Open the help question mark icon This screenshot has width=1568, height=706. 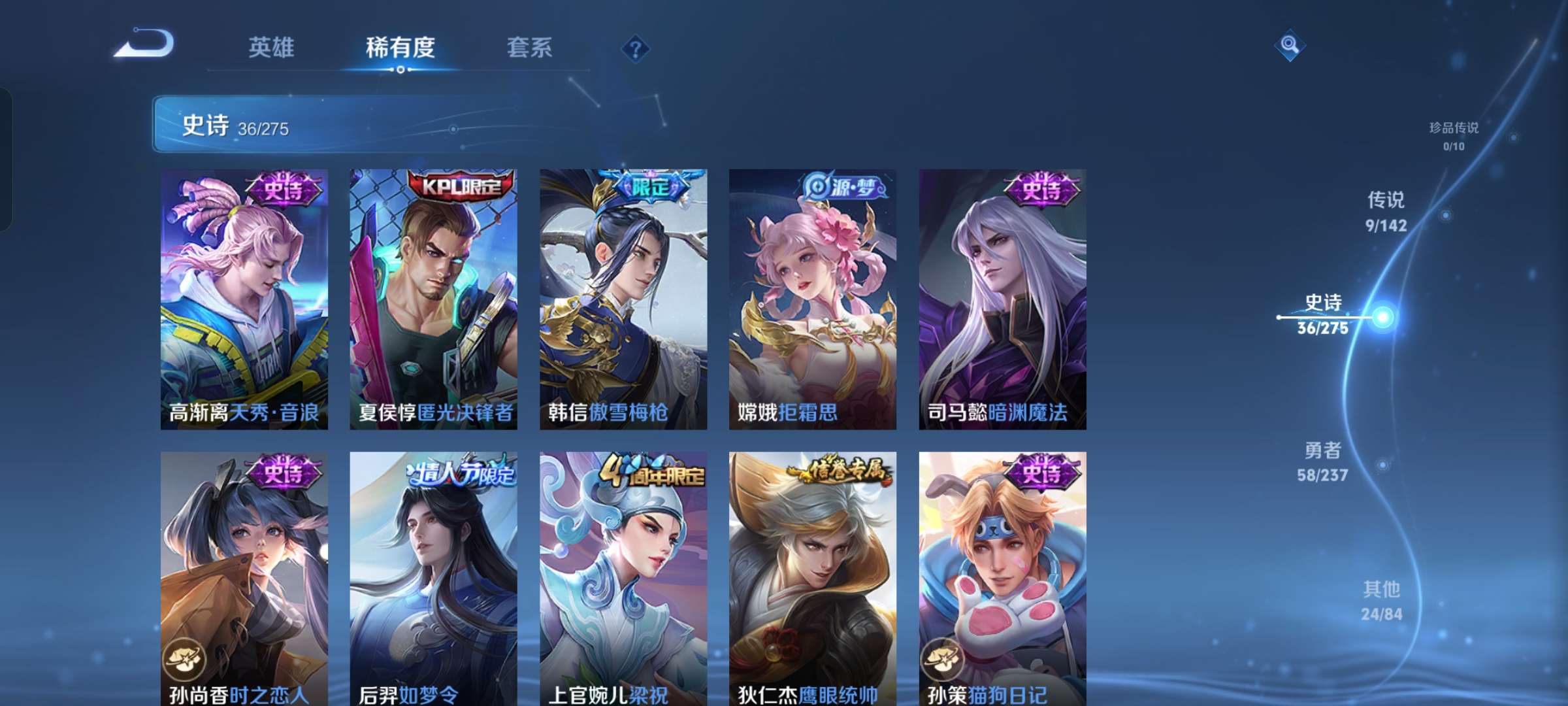[x=637, y=48]
